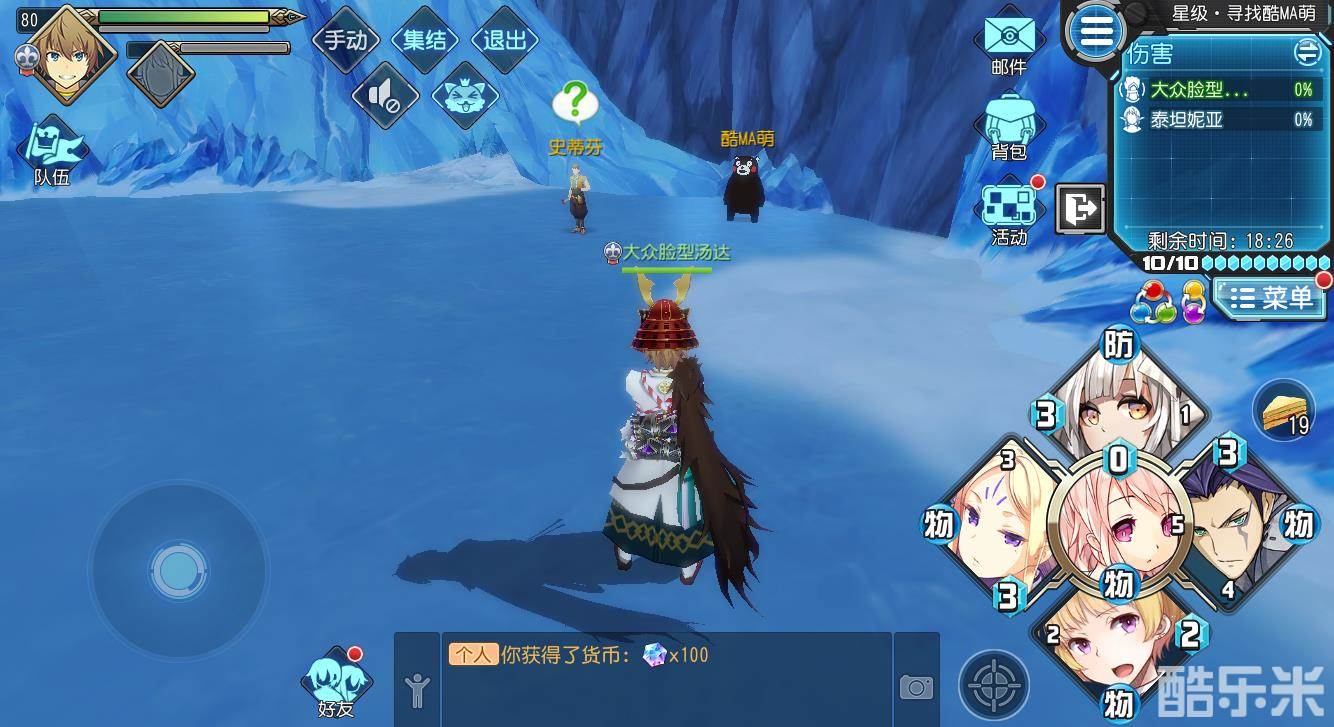Toggle the muted speaker icon
Screen dimensions: 1334x727
(385, 95)
